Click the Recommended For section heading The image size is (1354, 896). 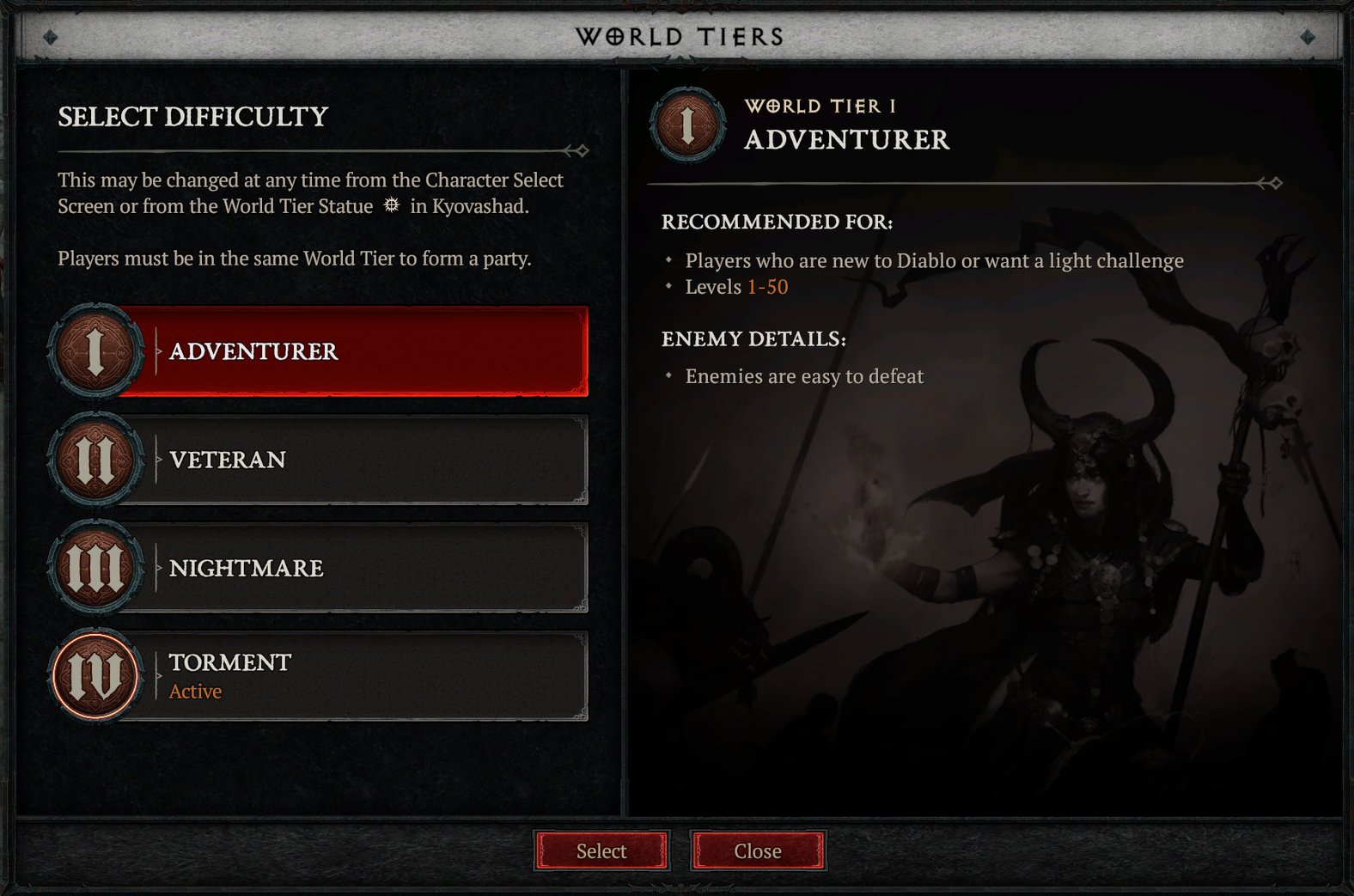coord(776,222)
